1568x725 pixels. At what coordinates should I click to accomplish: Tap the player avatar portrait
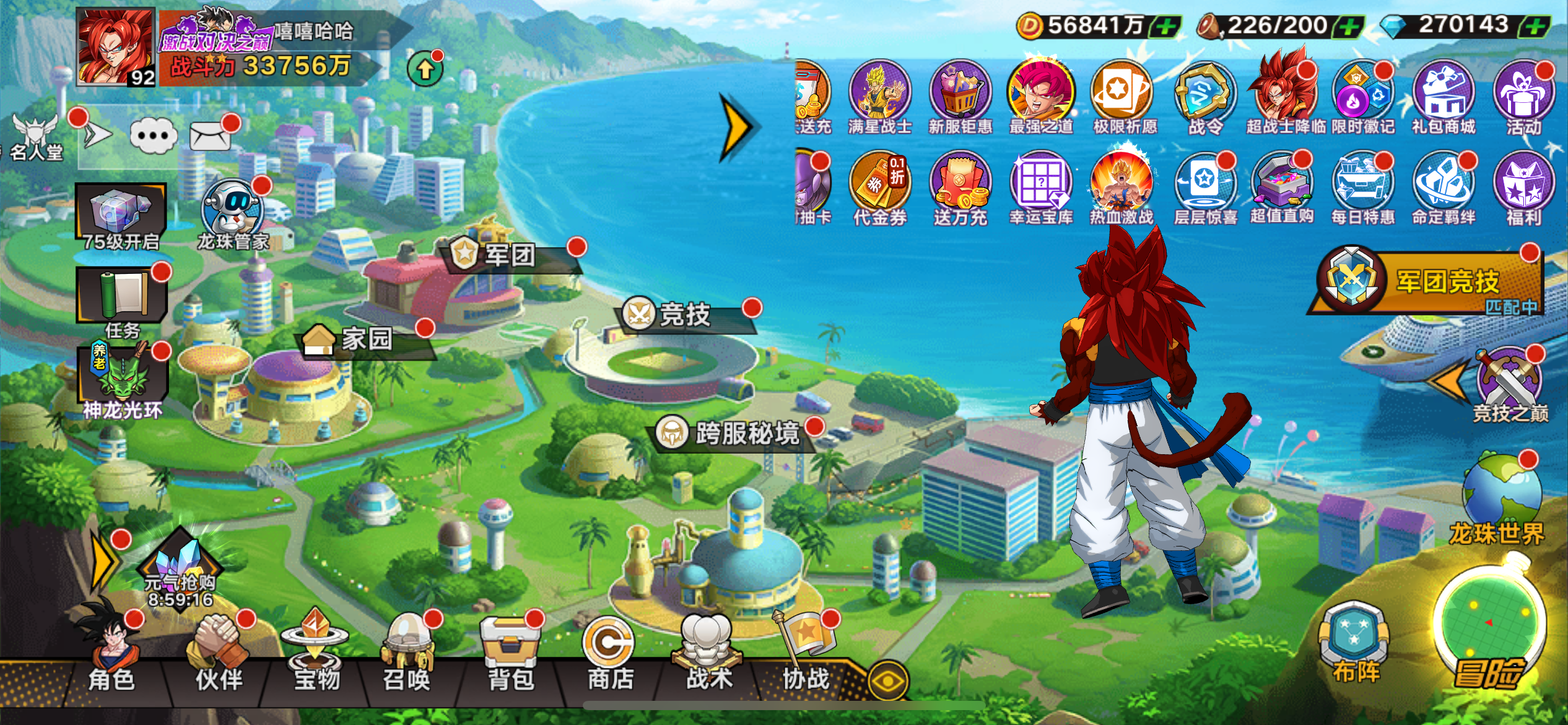point(115,46)
